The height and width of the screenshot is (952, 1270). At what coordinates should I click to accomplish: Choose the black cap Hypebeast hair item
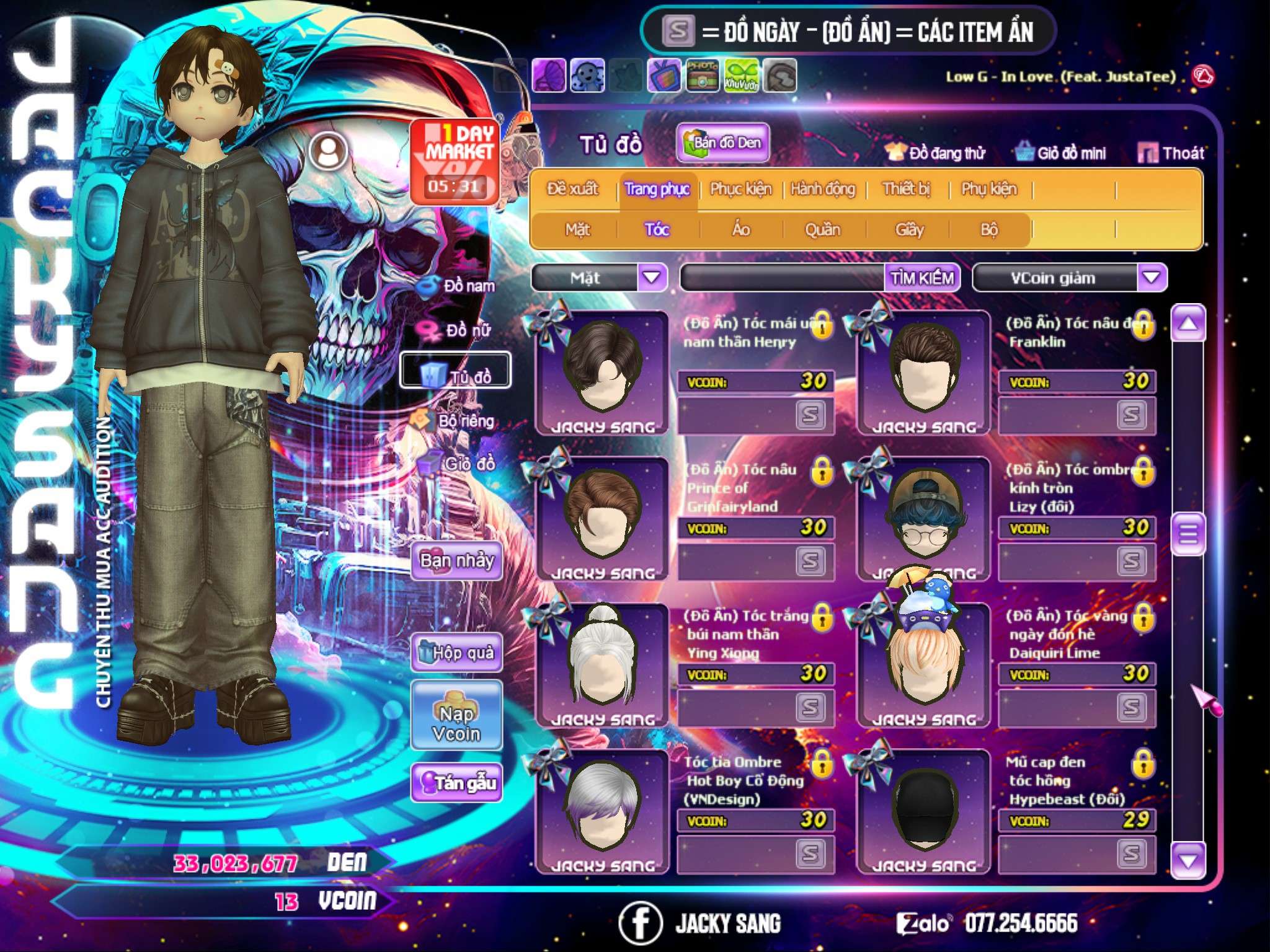point(924,811)
